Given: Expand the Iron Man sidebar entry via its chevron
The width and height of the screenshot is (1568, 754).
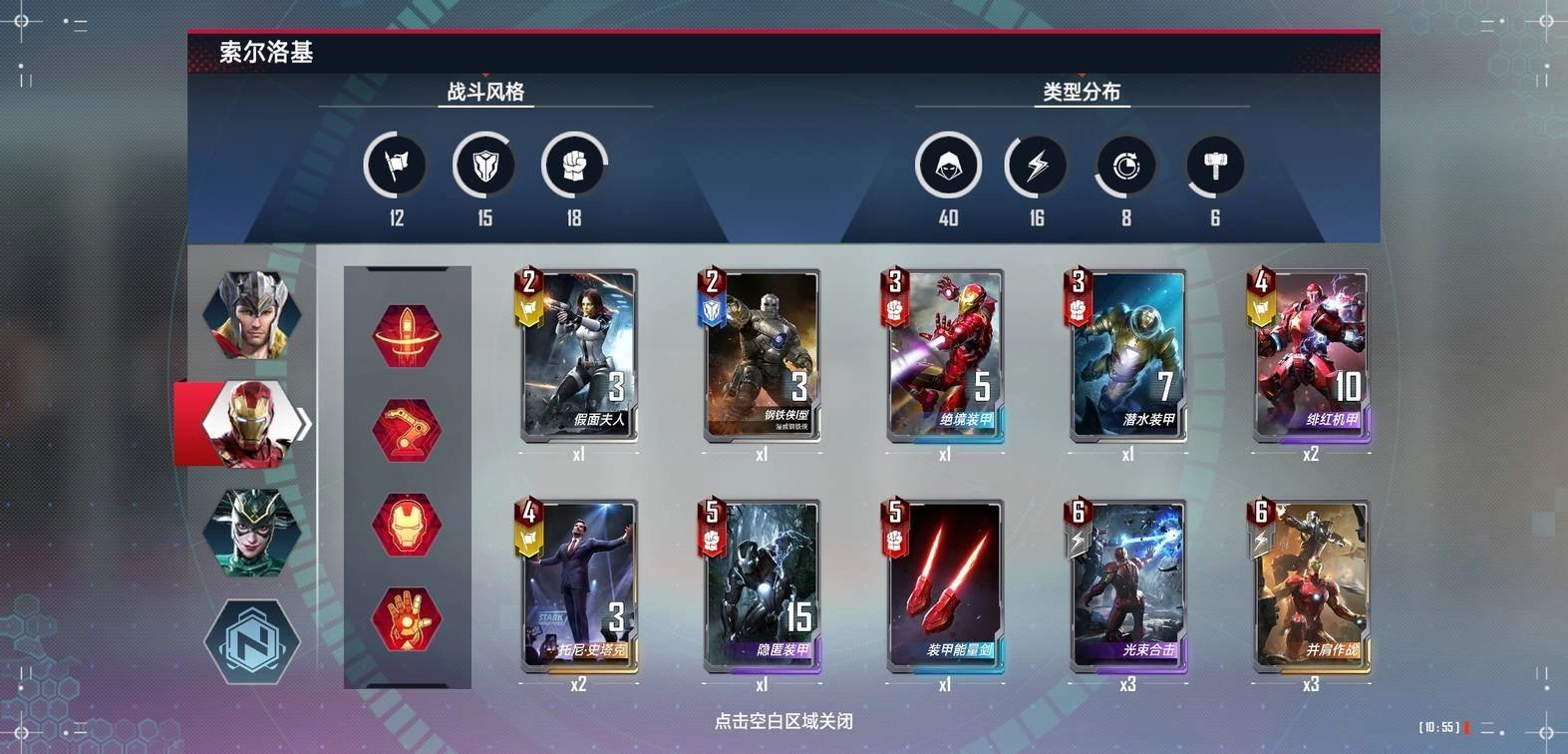Looking at the screenshot, I should [x=302, y=423].
